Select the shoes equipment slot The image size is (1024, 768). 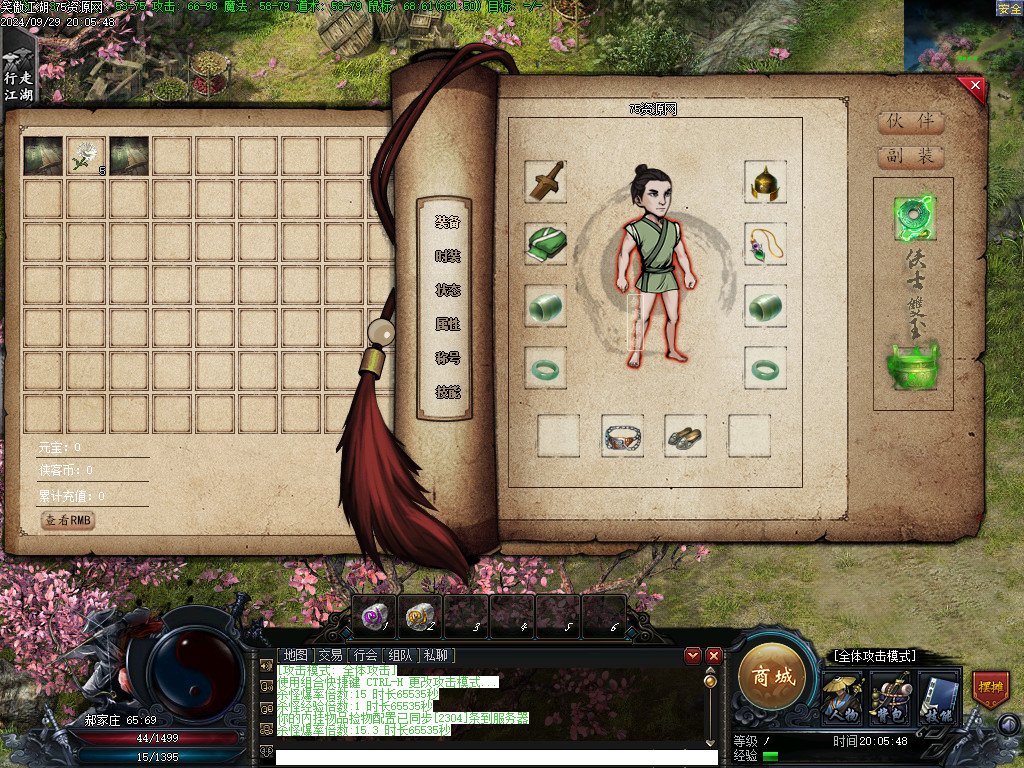[x=685, y=436]
